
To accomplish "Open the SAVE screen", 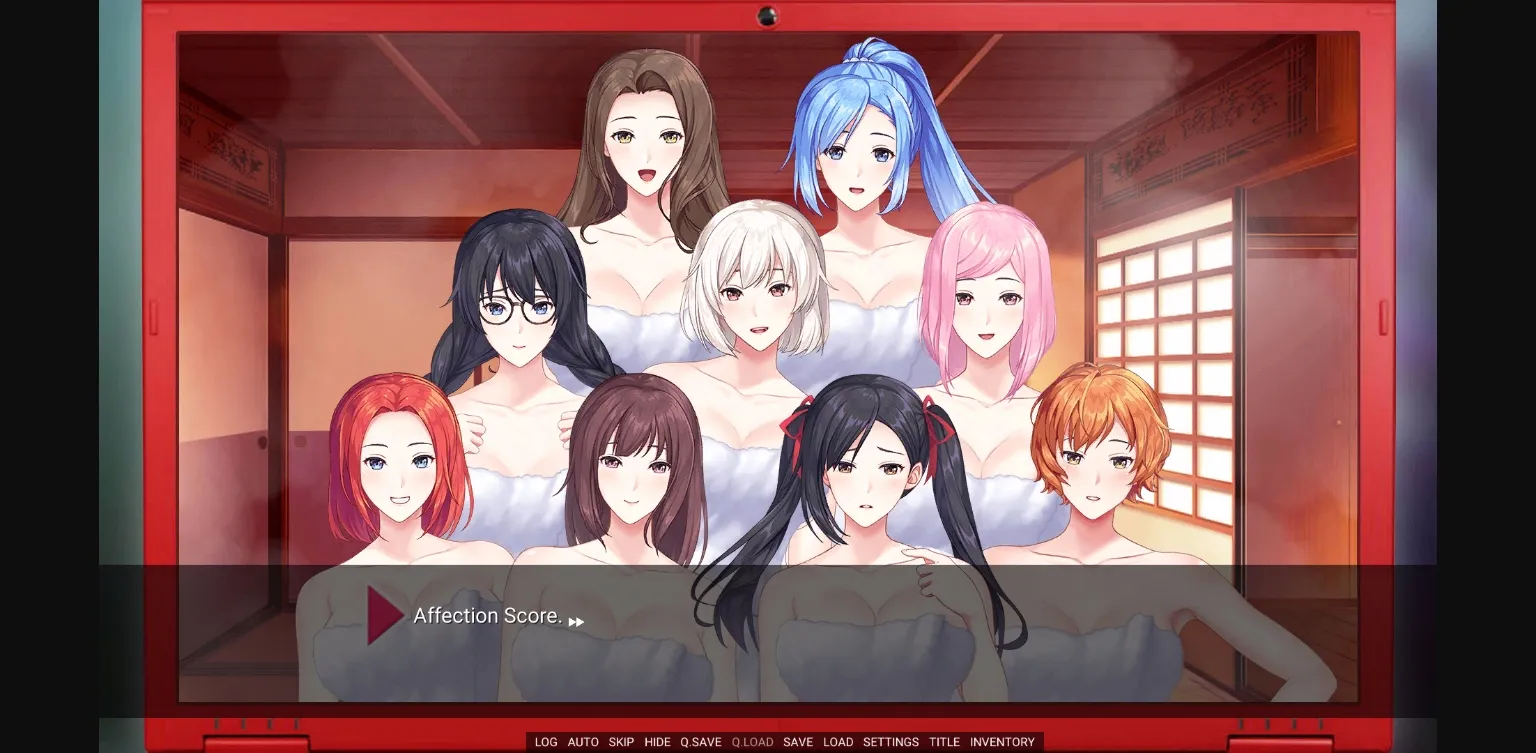I will pos(798,742).
